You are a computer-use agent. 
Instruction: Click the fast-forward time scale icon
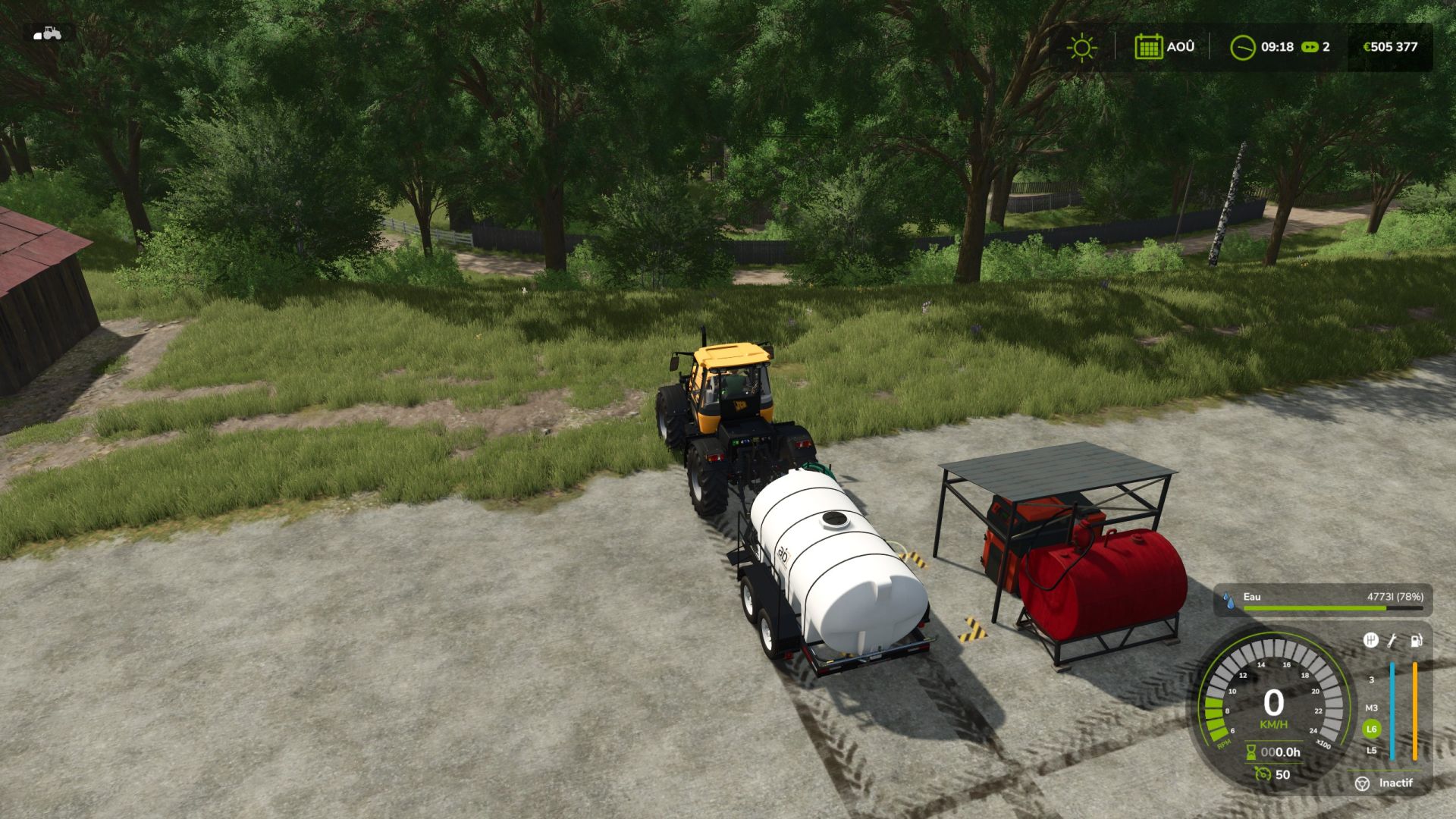[x=1310, y=47]
